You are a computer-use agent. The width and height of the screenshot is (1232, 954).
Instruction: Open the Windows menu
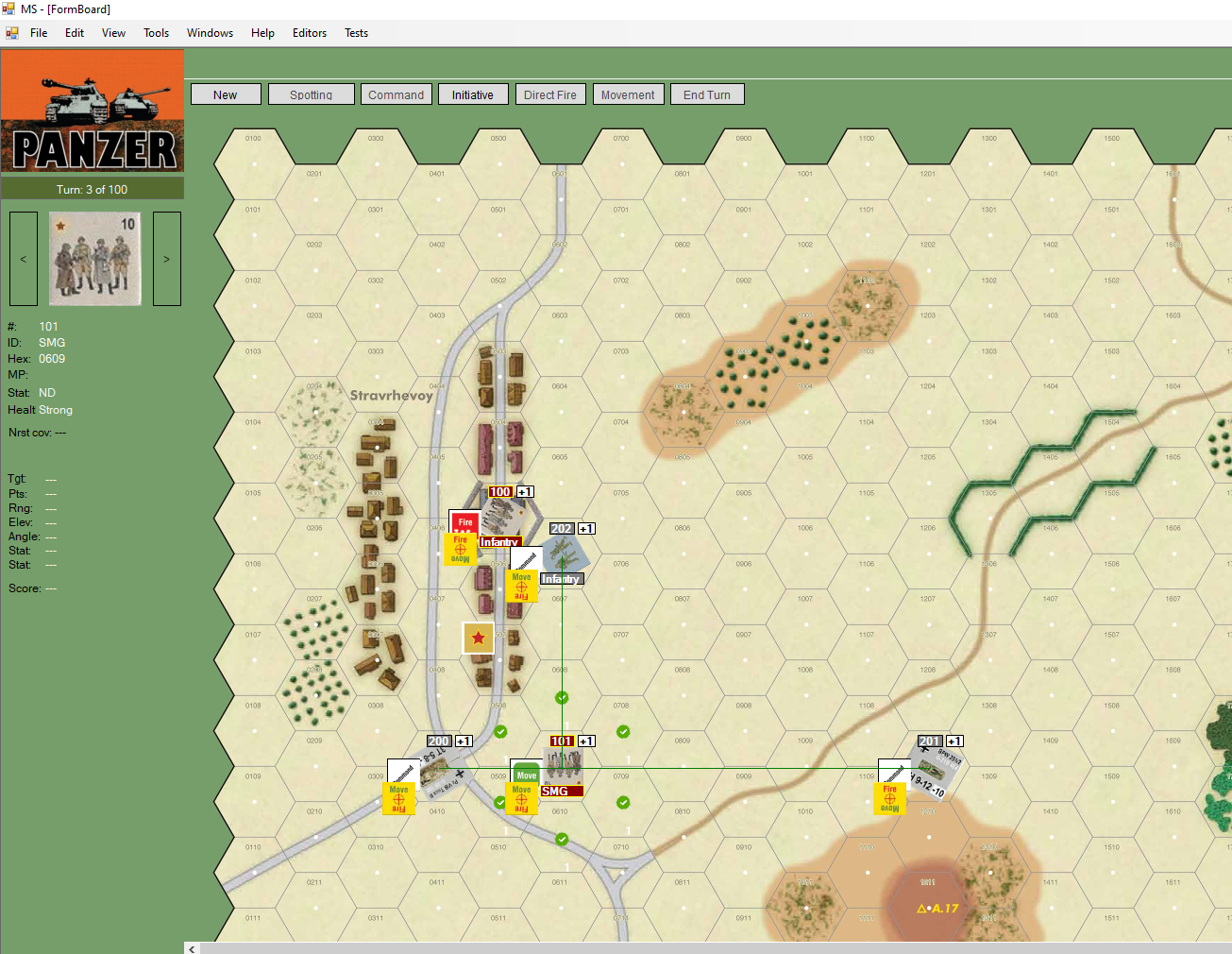coord(210,32)
